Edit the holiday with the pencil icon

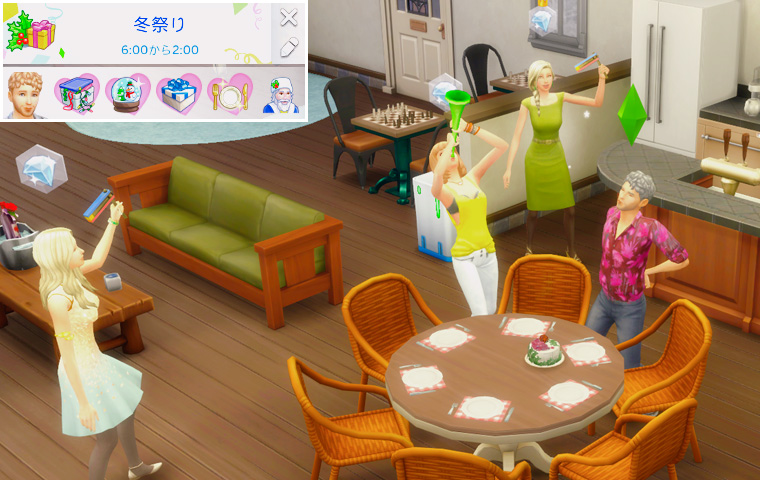[x=288, y=47]
